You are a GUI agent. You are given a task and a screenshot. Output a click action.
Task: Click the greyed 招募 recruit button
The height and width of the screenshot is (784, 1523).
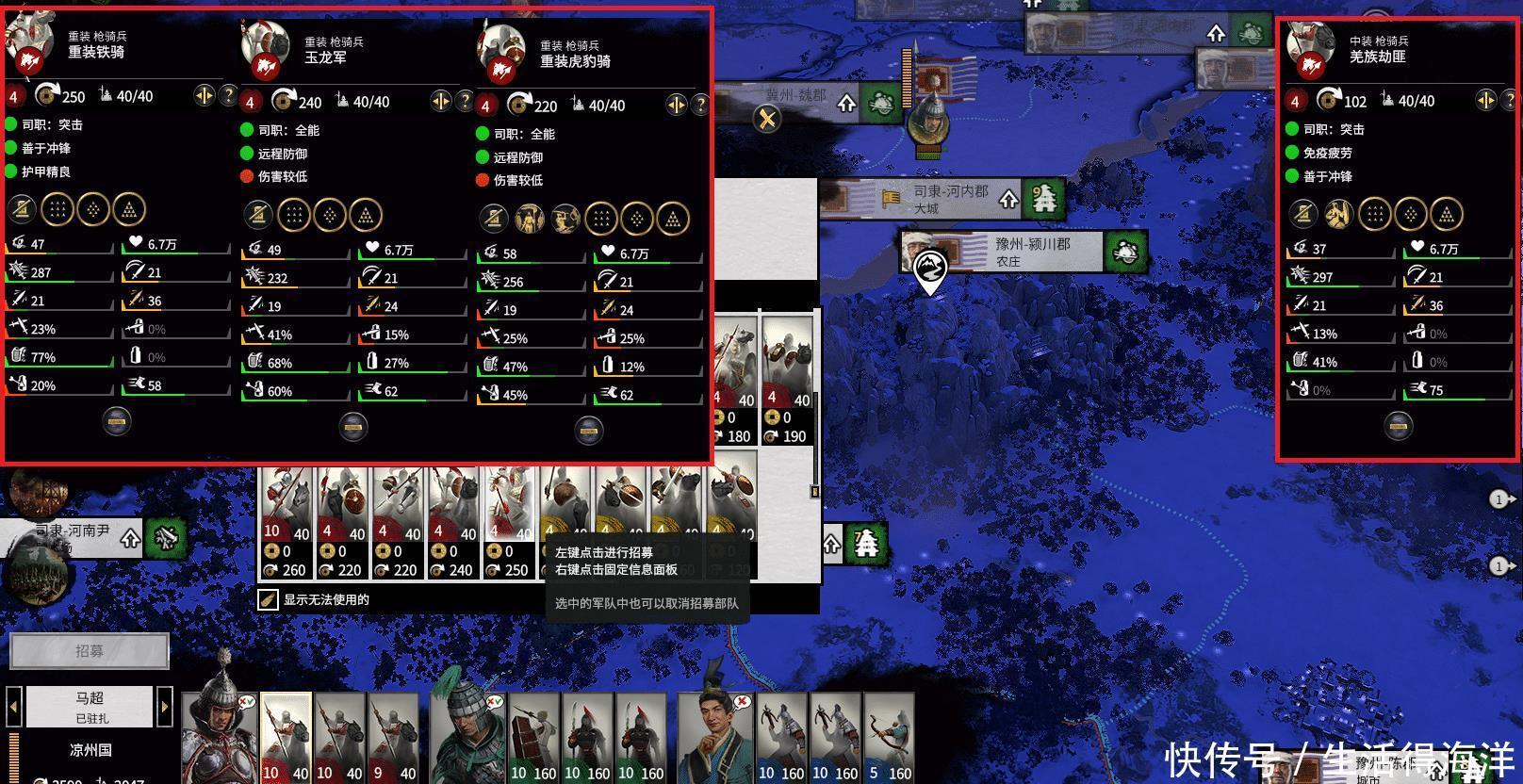(90, 650)
